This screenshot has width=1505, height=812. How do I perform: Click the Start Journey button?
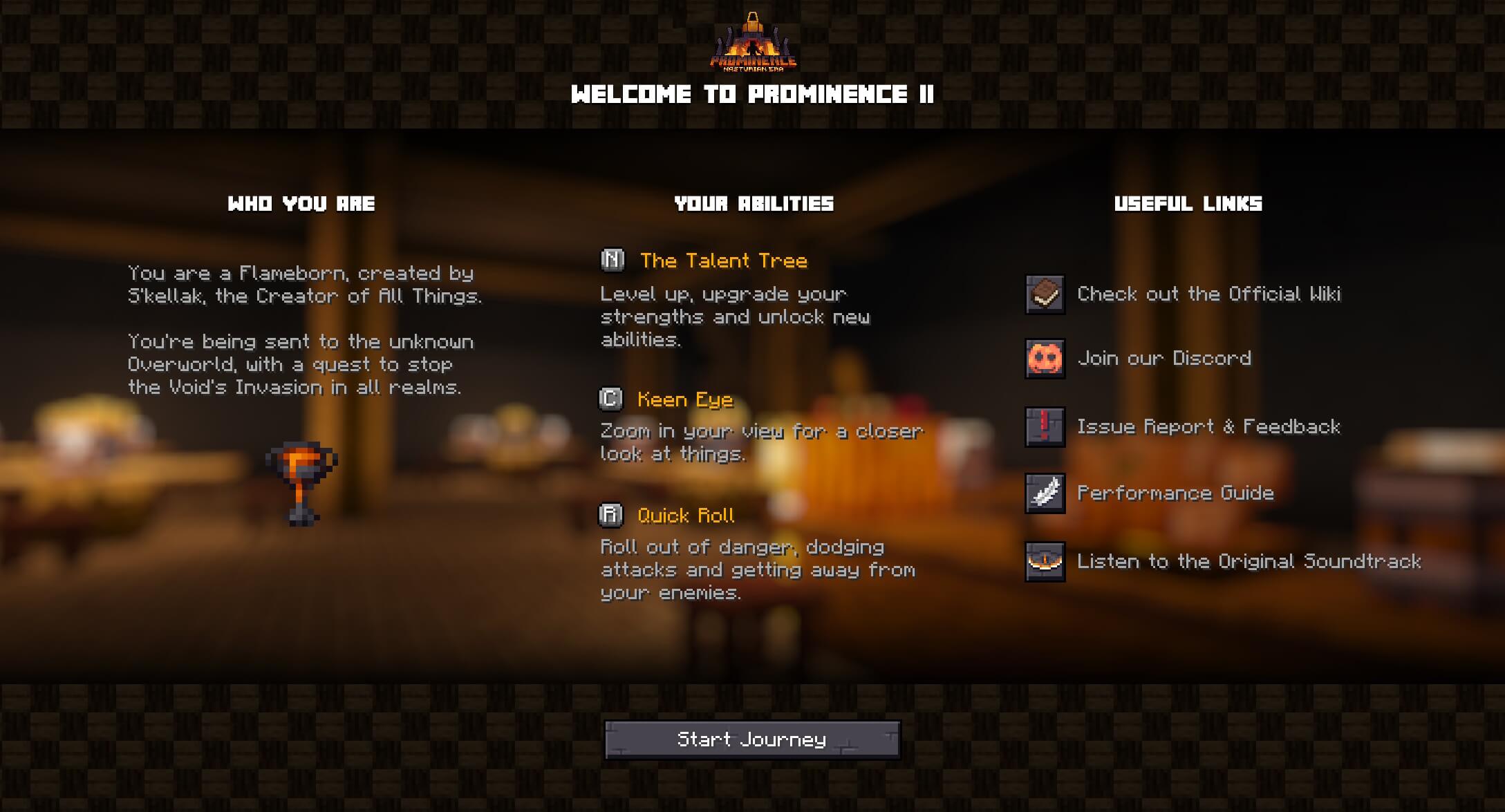tap(752, 740)
